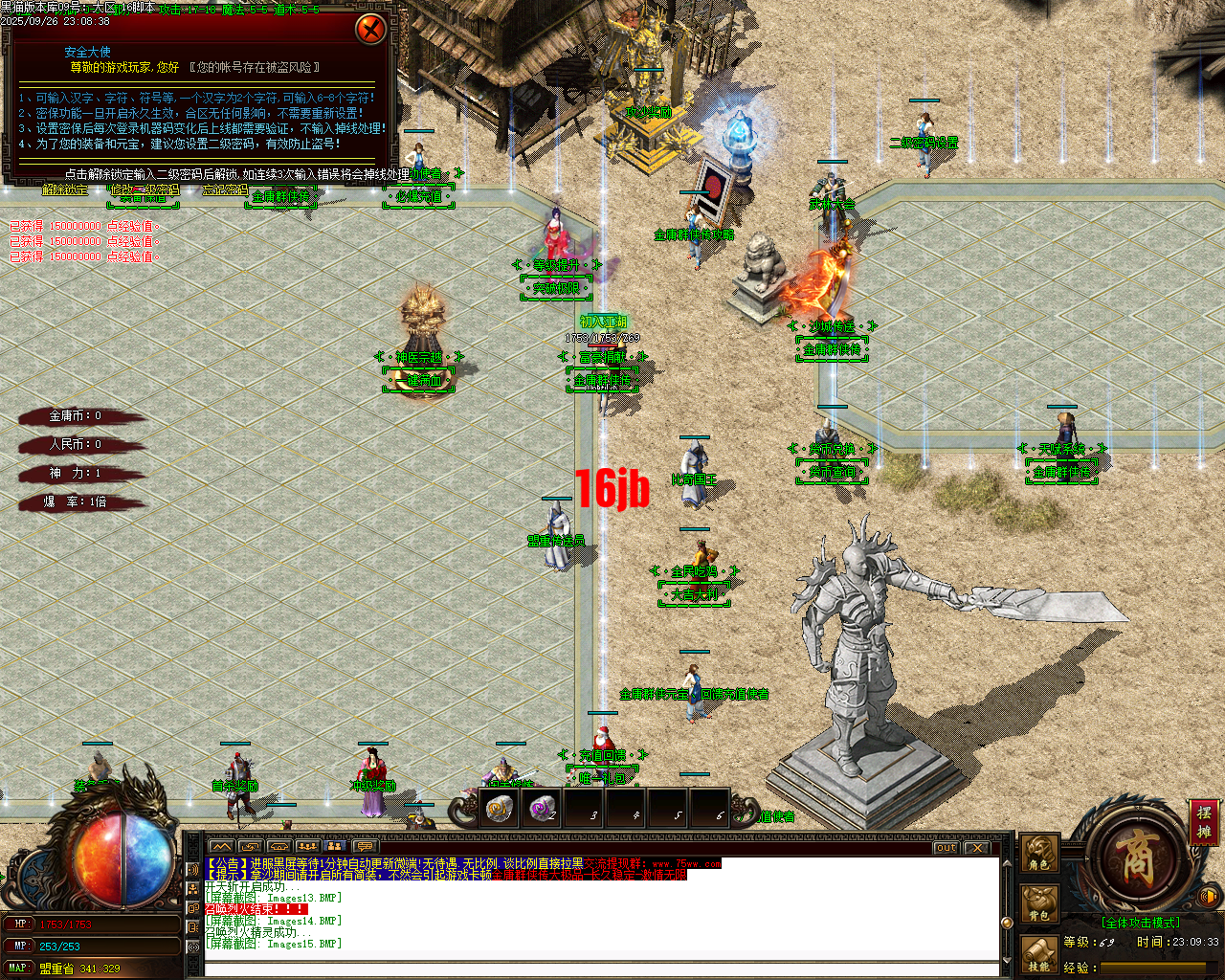
Task: Open the 背包 inventory bag icon
Action: pos(1039,902)
